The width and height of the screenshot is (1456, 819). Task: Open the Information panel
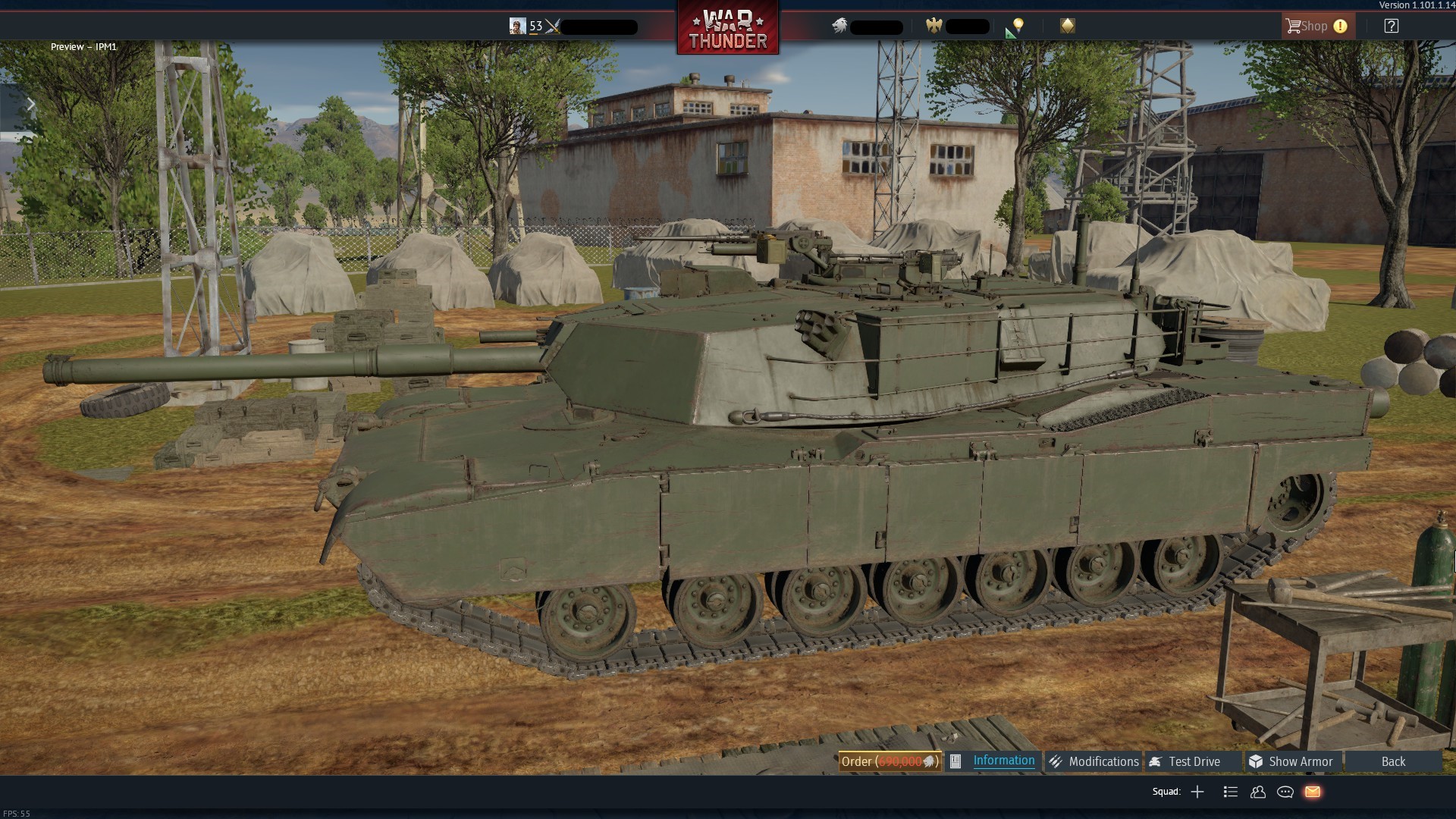(1003, 761)
